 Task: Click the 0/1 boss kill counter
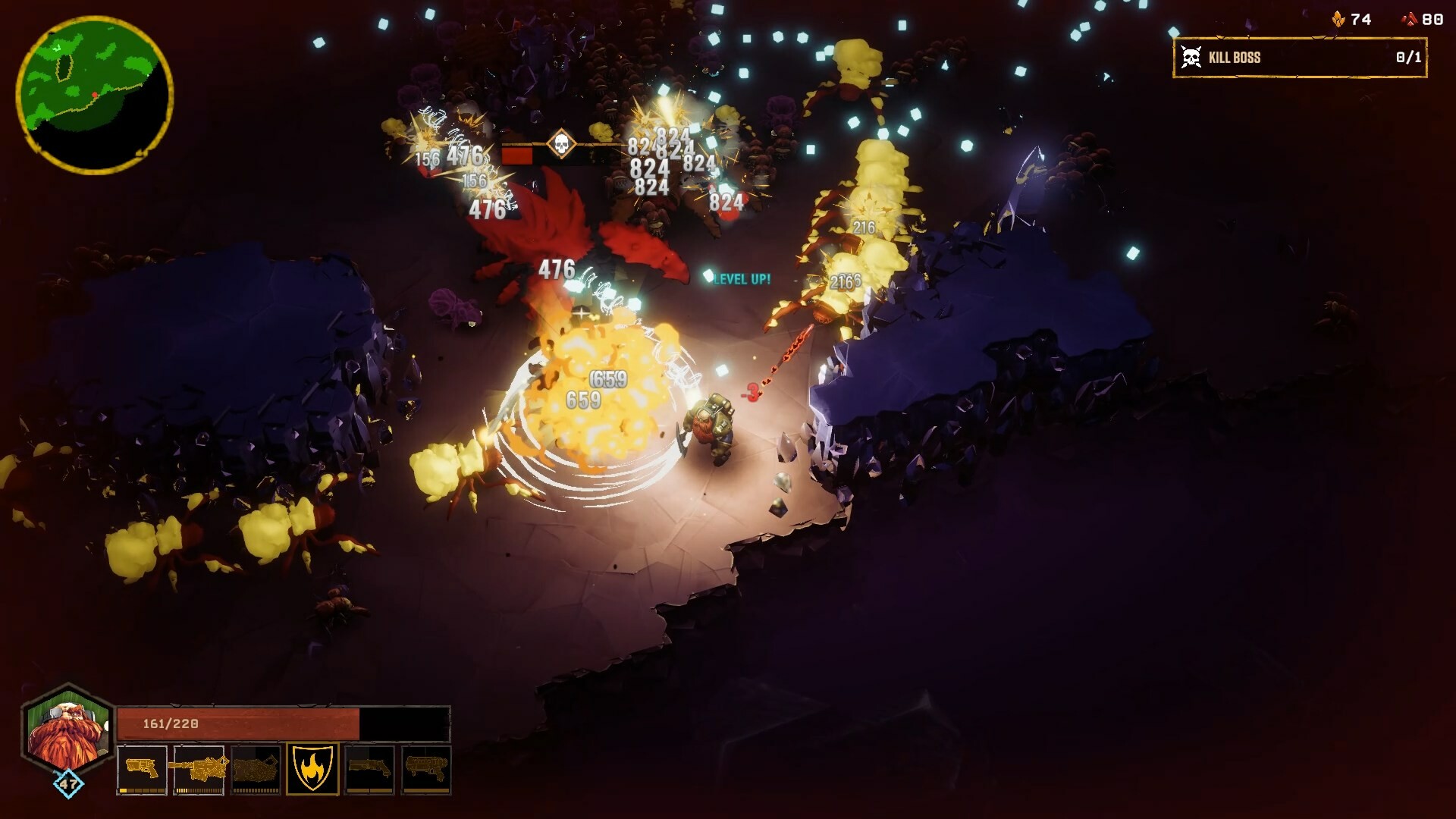(1407, 56)
